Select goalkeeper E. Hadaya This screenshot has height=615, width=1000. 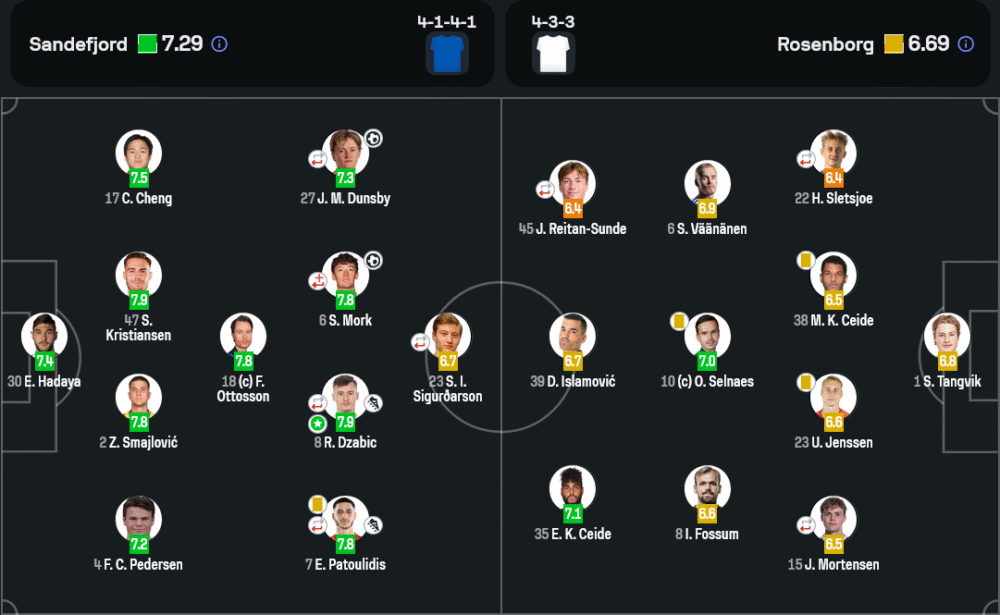click(x=44, y=336)
